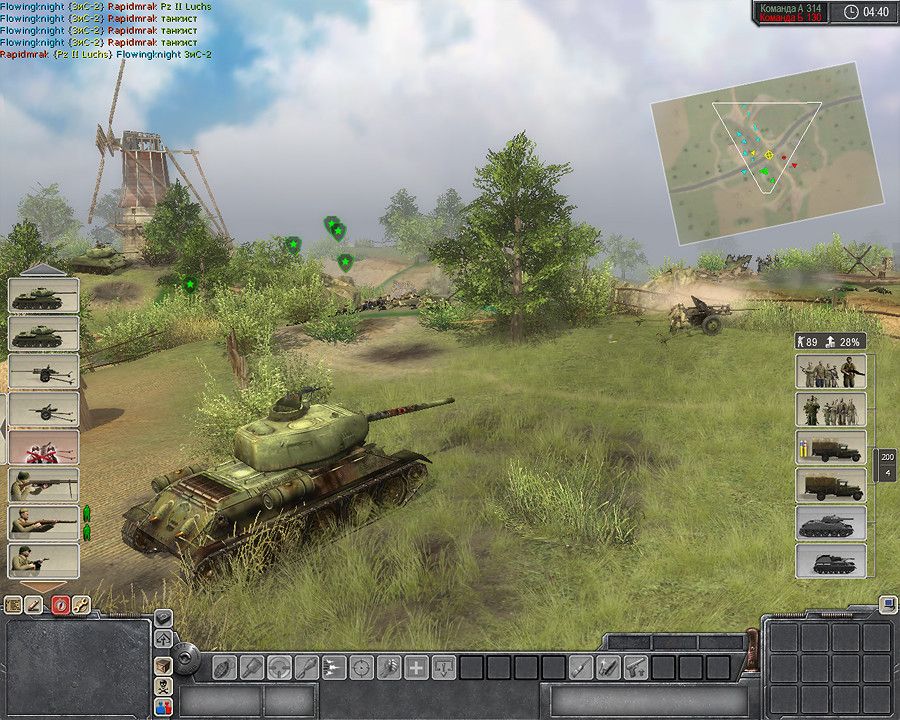Click the blue monitor button
The width and height of the screenshot is (900, 720).
(x=887, y=604)
